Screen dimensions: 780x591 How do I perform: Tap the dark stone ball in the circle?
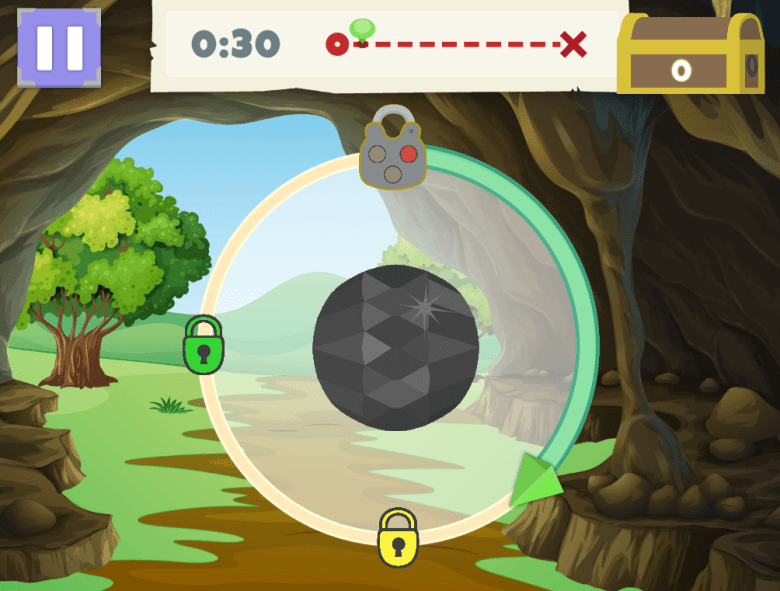[395, 348]
